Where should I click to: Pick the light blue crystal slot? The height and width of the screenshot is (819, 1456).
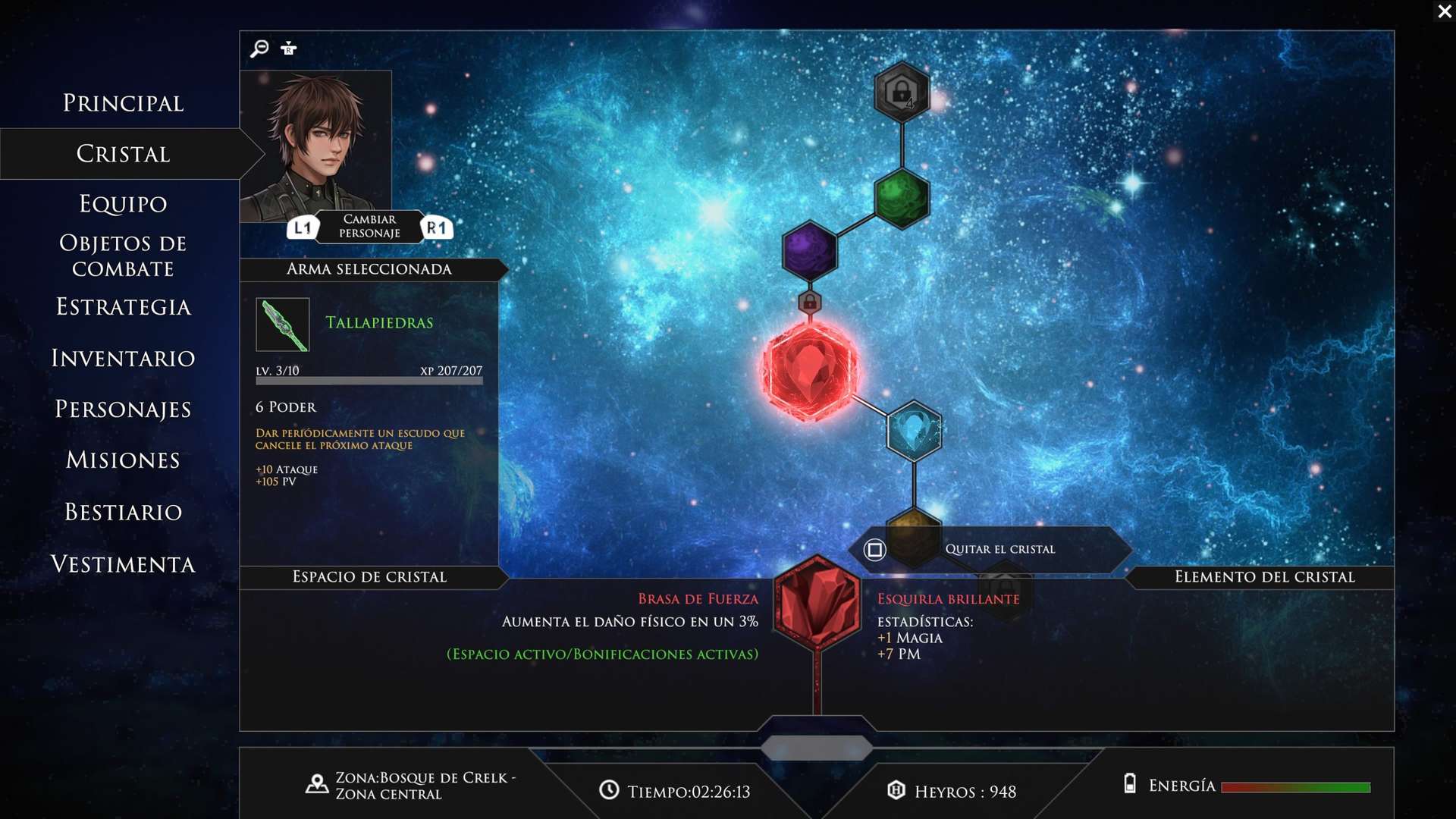914,431
